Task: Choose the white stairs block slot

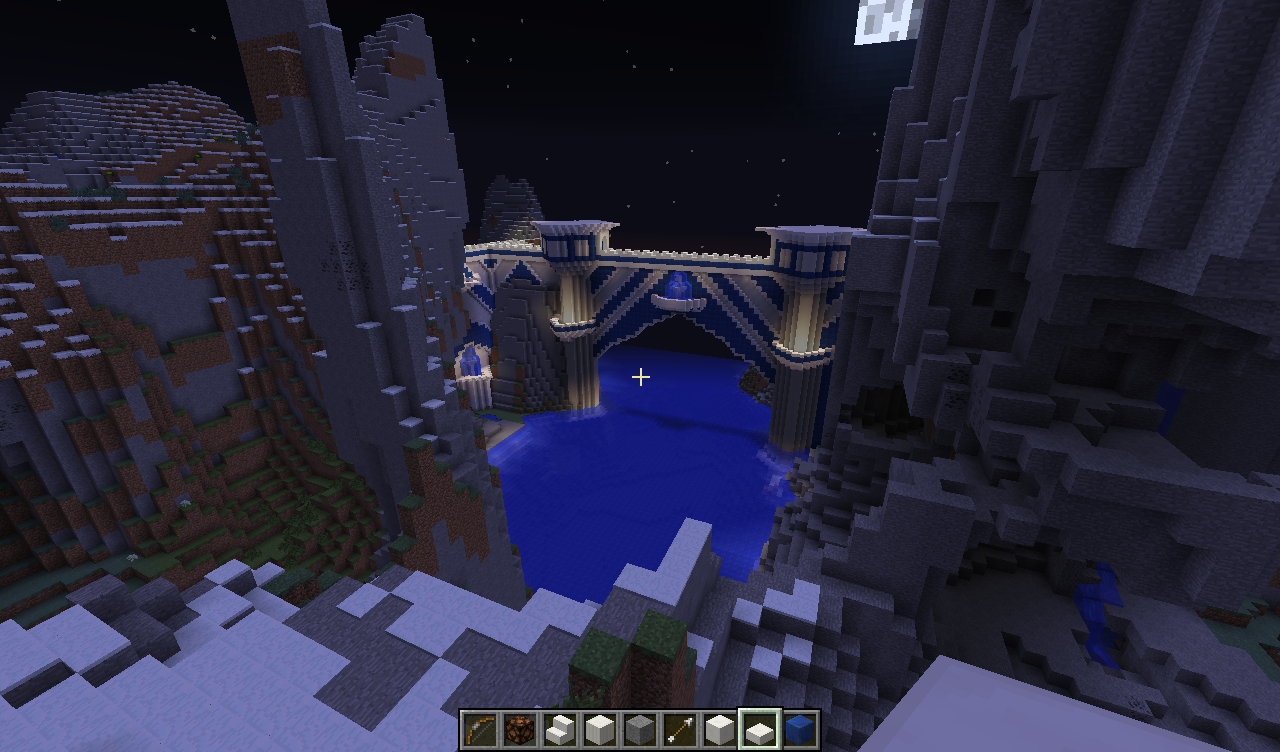Action: (x=560, y=729)
